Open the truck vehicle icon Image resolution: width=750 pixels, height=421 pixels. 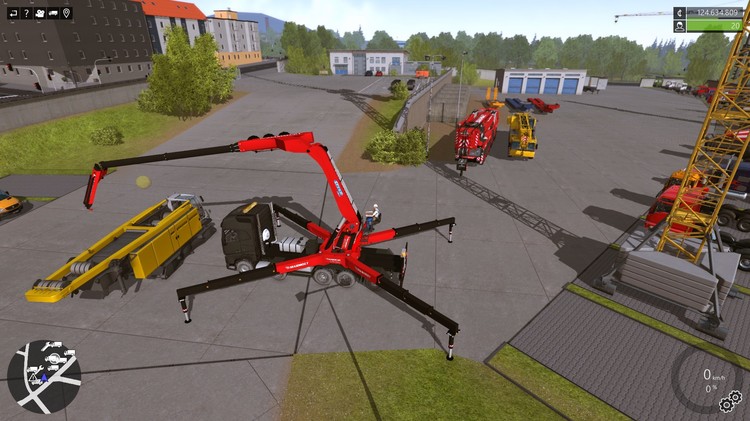point(52,13)
